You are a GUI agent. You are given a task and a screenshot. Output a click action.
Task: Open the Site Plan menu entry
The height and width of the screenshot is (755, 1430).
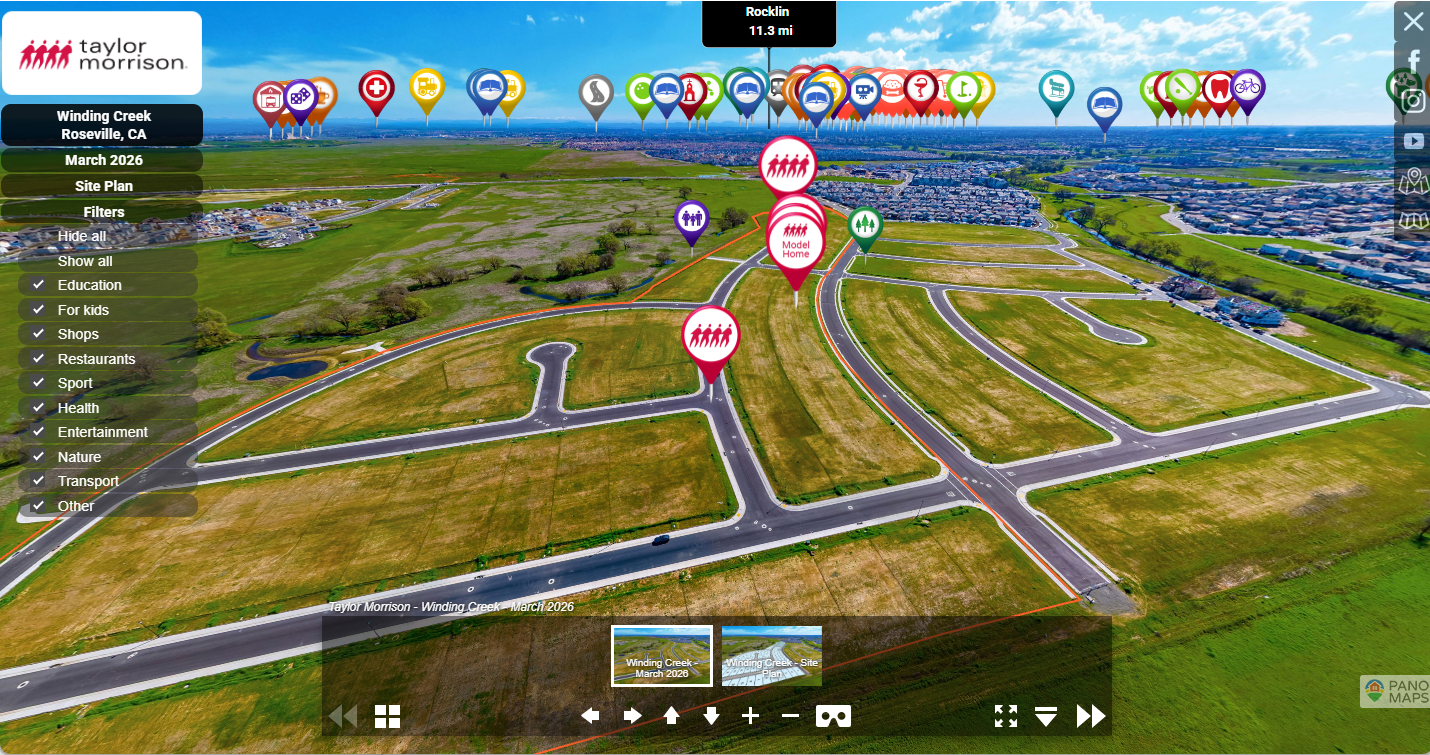pyautogui.click(x=103, y=186)
